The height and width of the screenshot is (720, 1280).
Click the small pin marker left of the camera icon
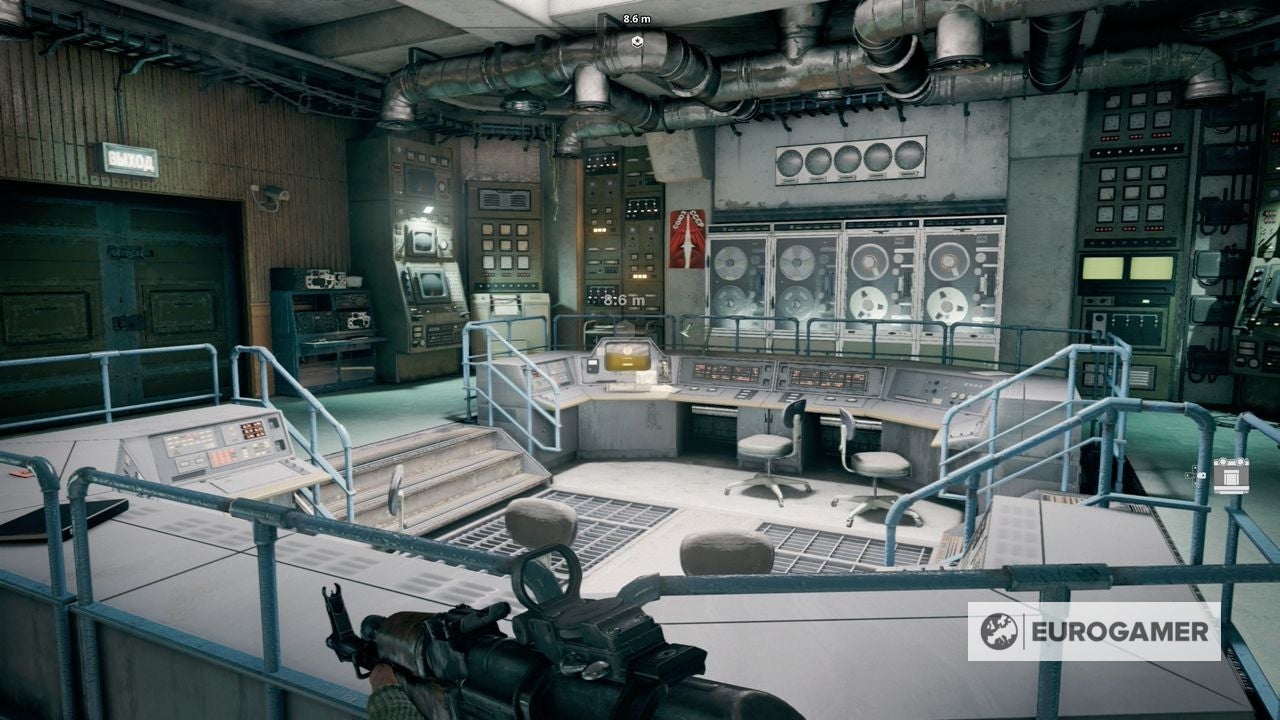pos(1197,475)
